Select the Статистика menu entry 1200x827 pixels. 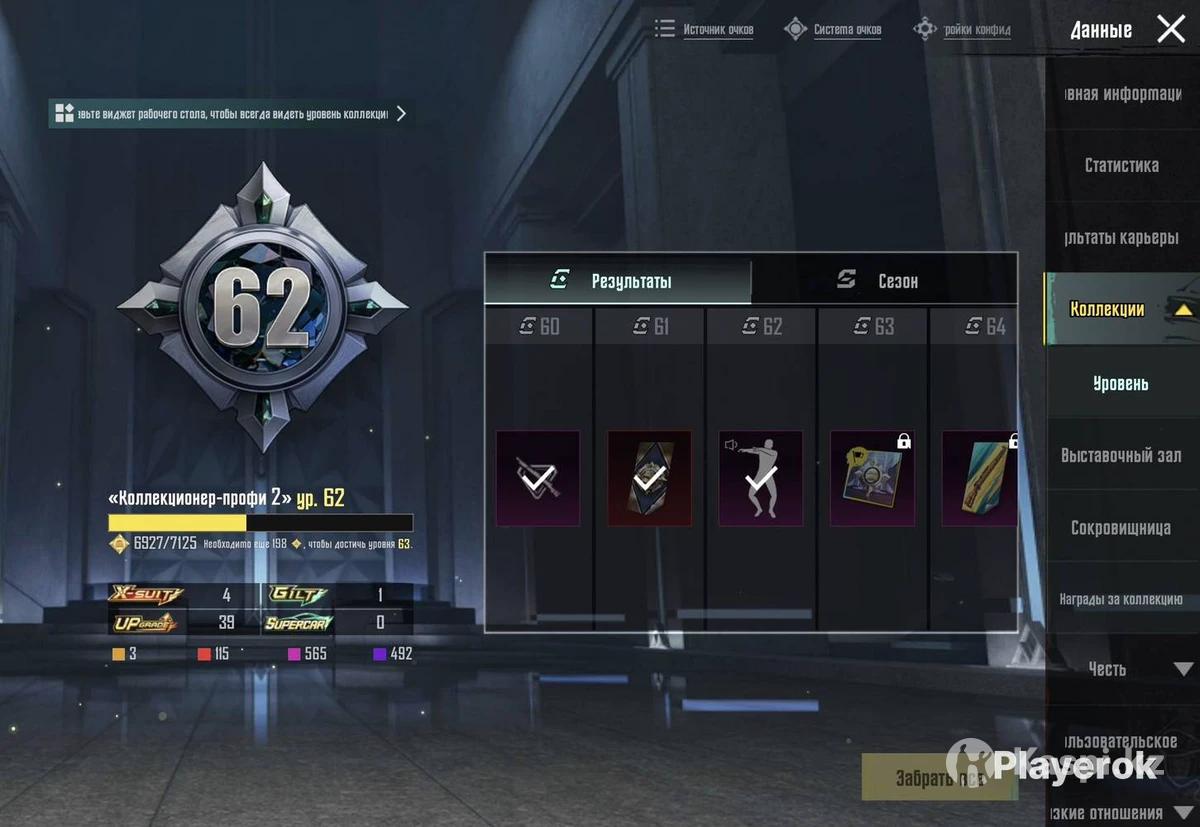click(1121, 165)
